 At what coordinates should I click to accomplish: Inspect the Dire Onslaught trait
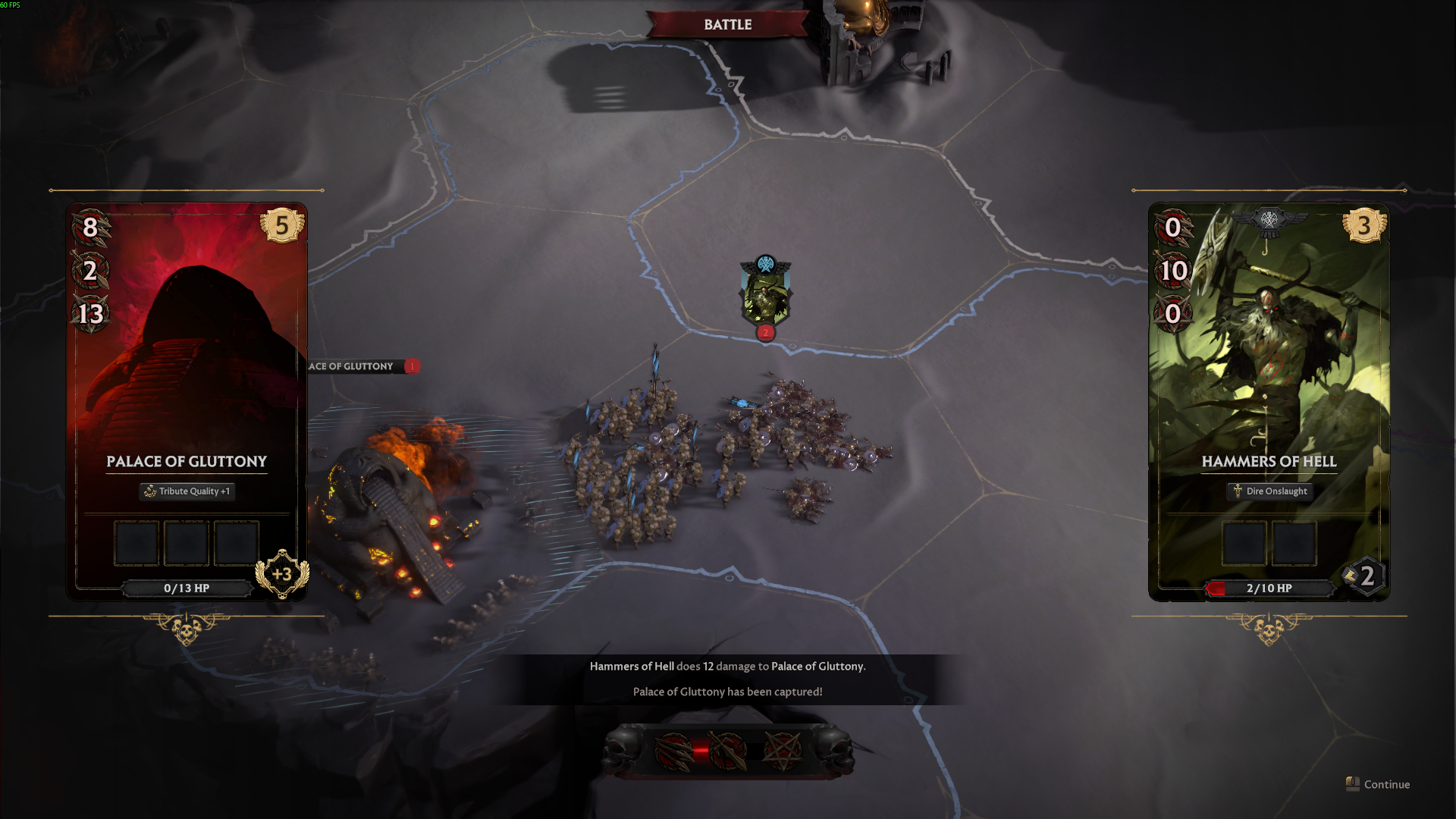[x=1269, y=491]
